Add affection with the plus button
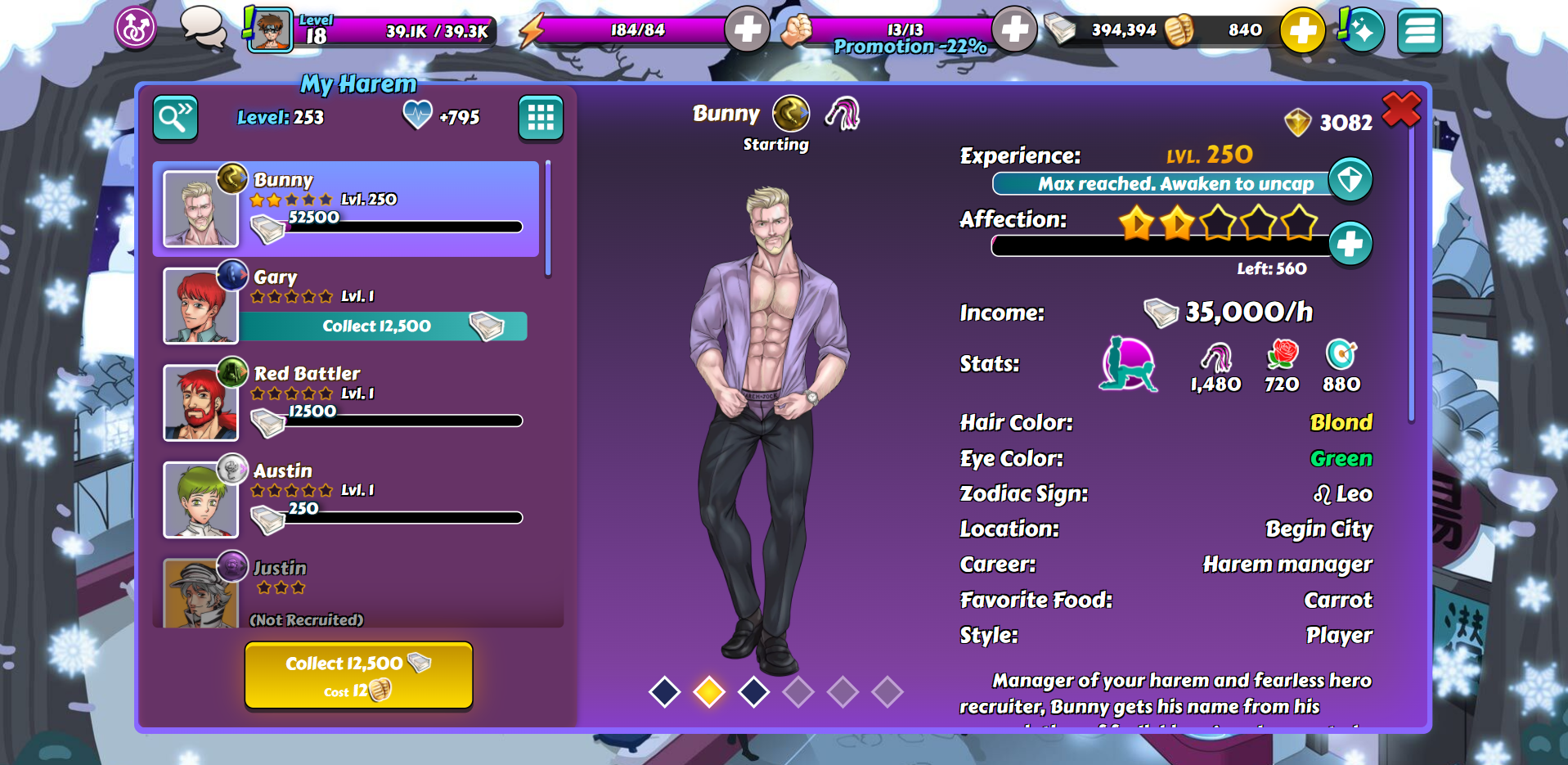Viewport: 1568px width, 765px height. 1350,243
